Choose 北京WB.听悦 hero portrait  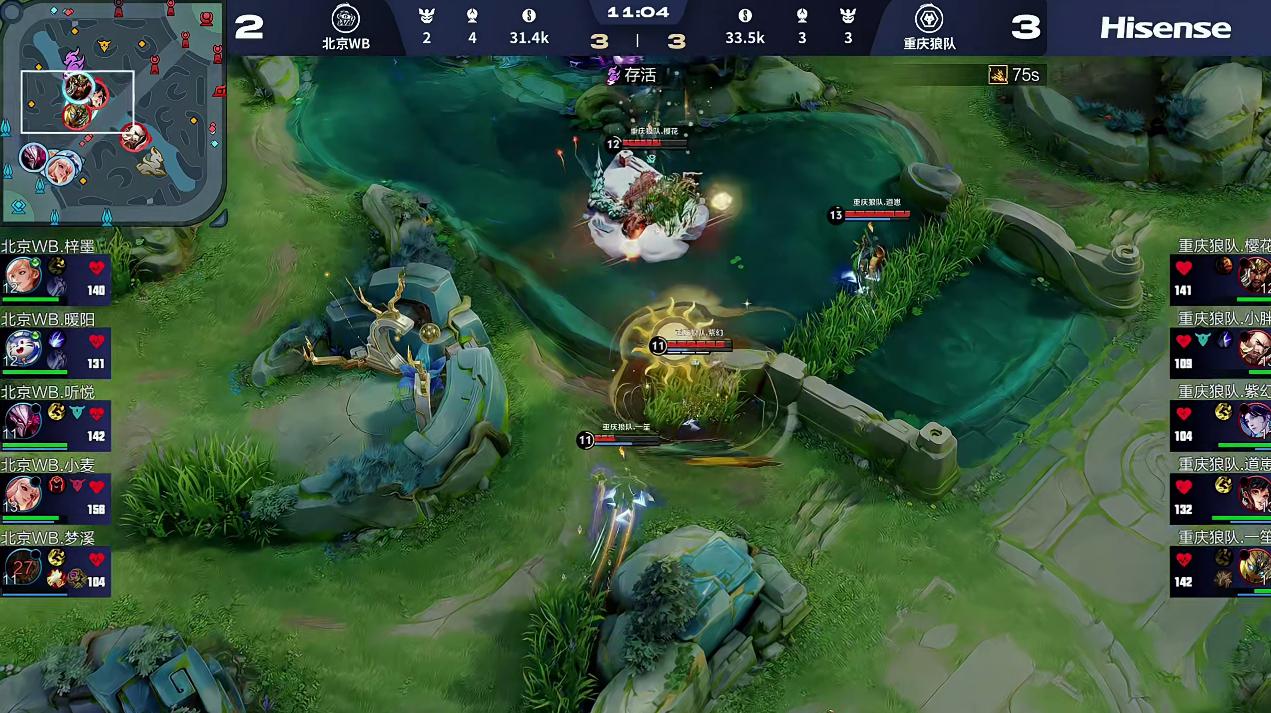click(21, 420)
